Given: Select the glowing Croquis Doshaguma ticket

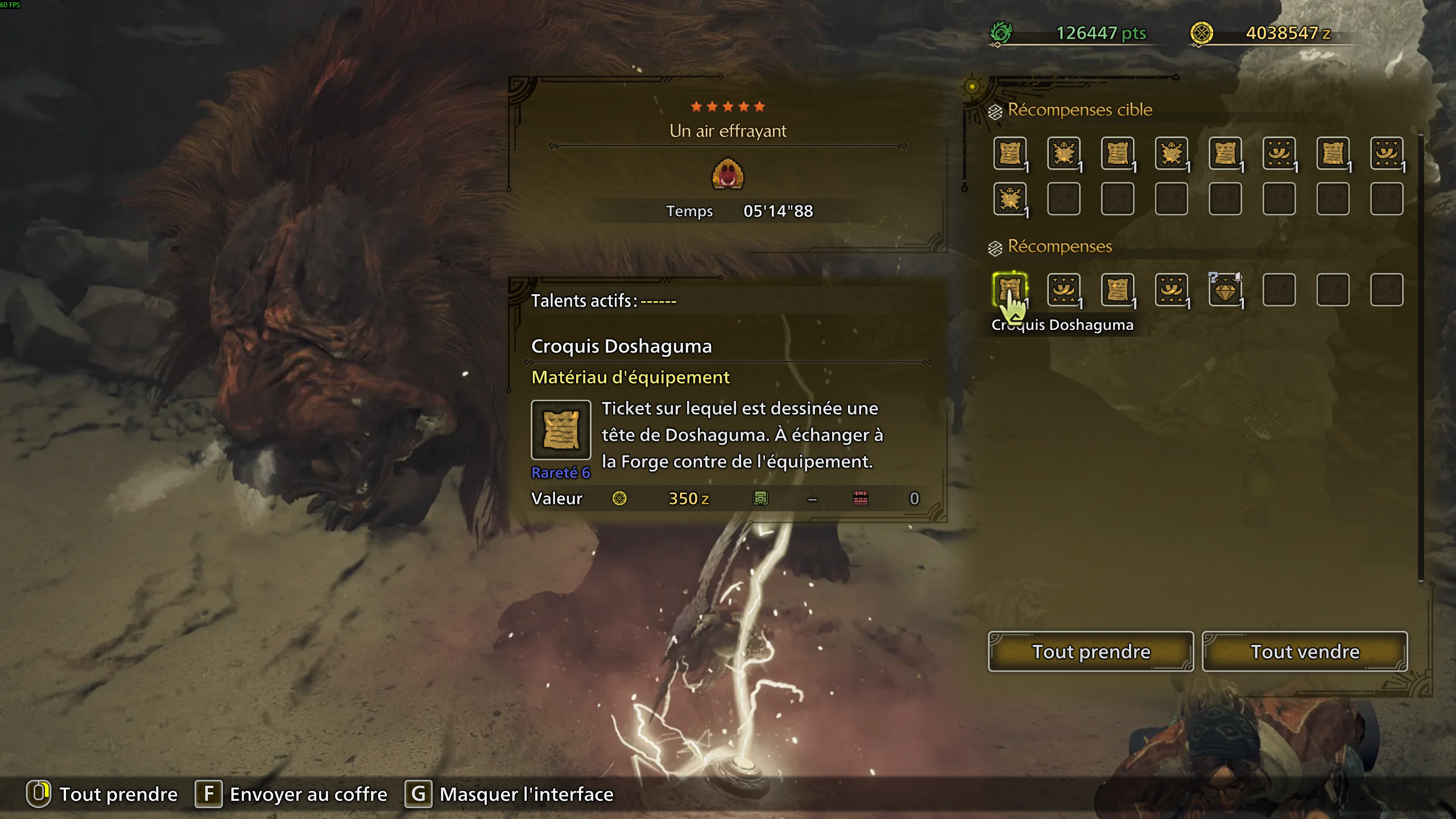Looking at the screenshot, I should (1011, 290).
